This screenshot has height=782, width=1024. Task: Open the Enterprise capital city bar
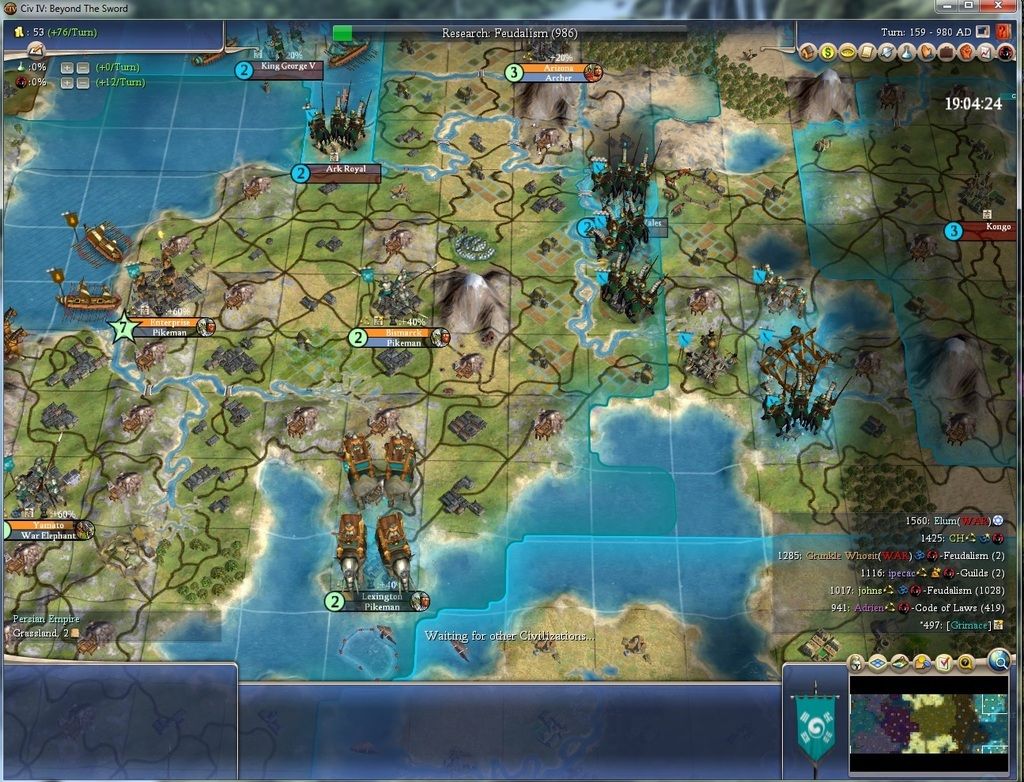170,323
